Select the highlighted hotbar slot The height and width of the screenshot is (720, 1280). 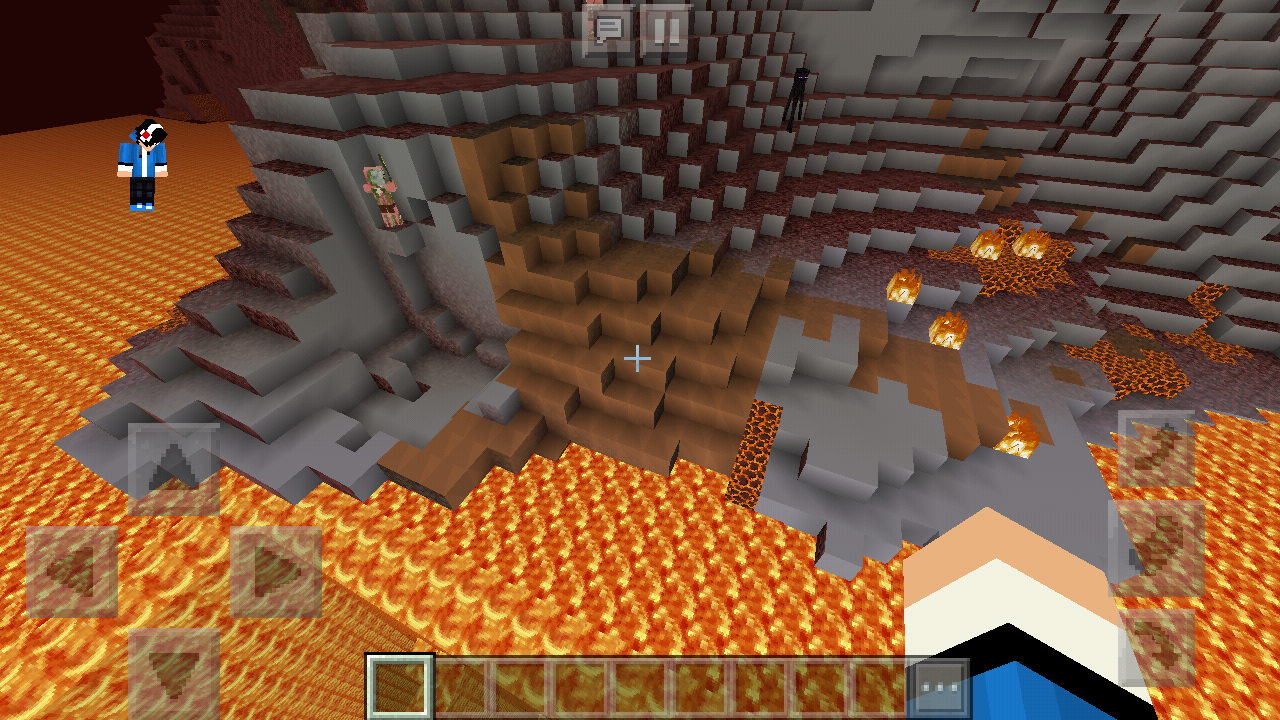400,687
